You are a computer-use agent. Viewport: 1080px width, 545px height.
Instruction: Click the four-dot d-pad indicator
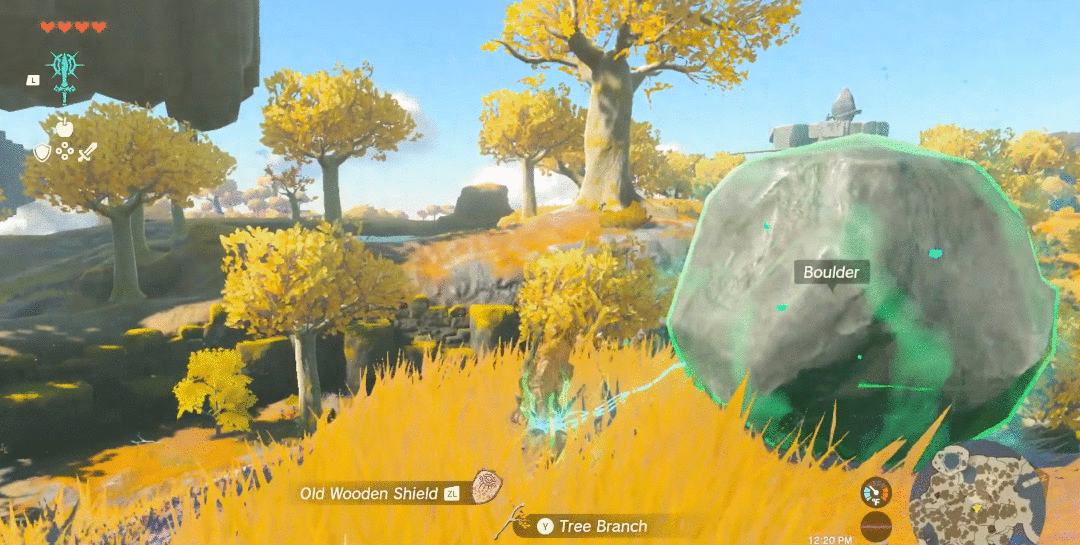click(x=64, y=152)
